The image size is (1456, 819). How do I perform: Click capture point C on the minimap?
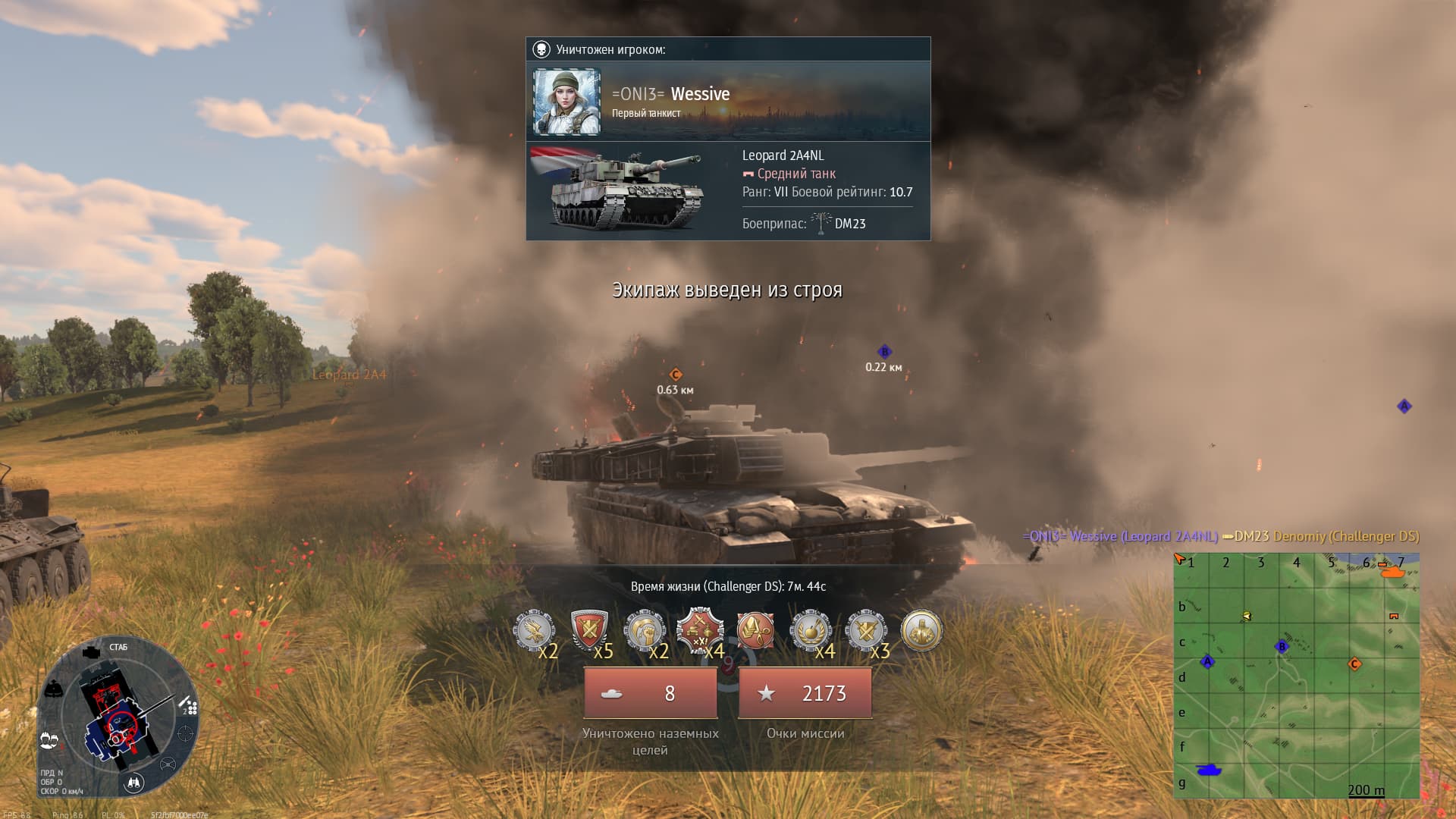[x=1354, y=664]
